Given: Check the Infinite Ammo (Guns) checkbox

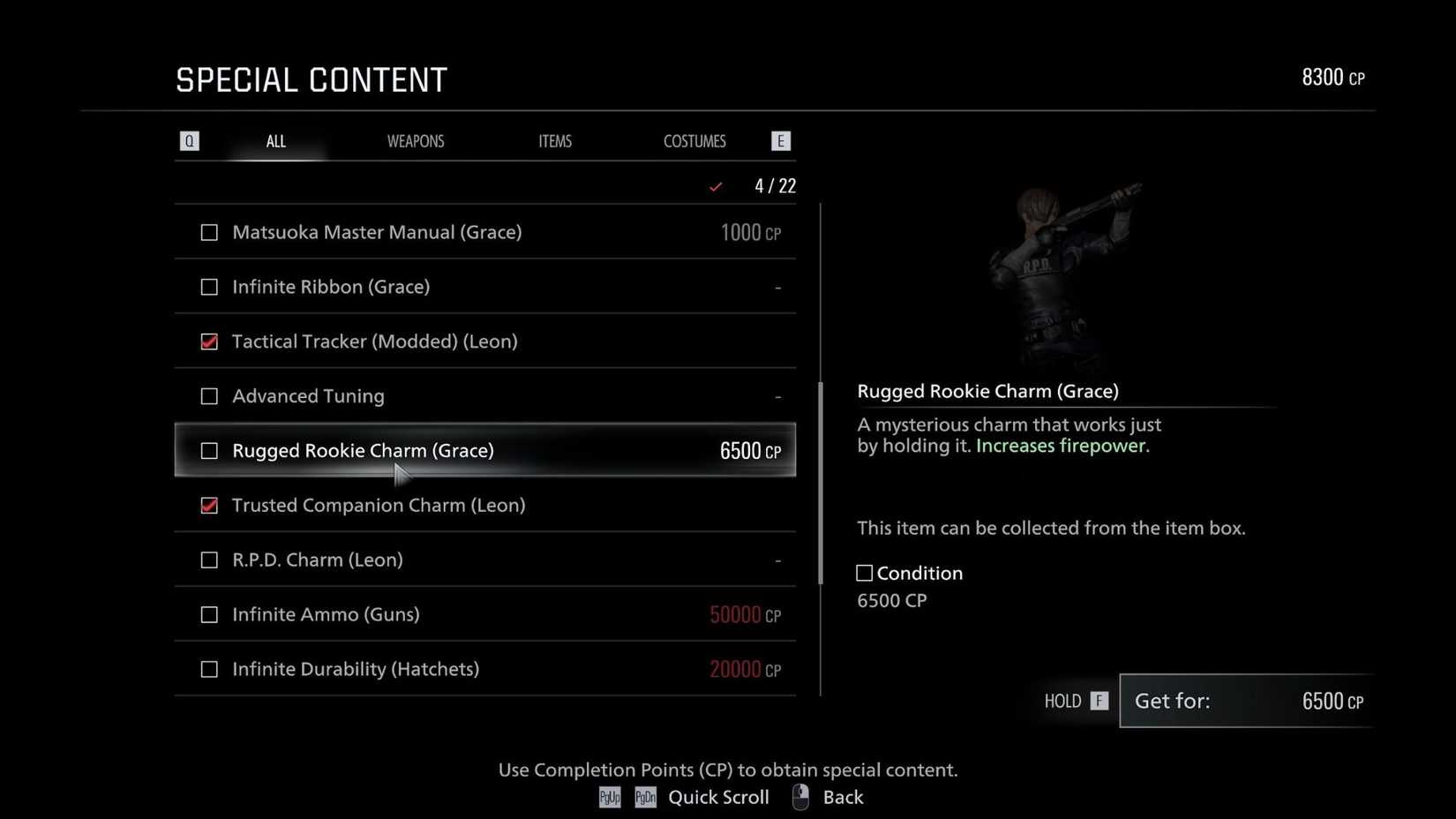Looking at the screenshot, I should click(209, 614).
